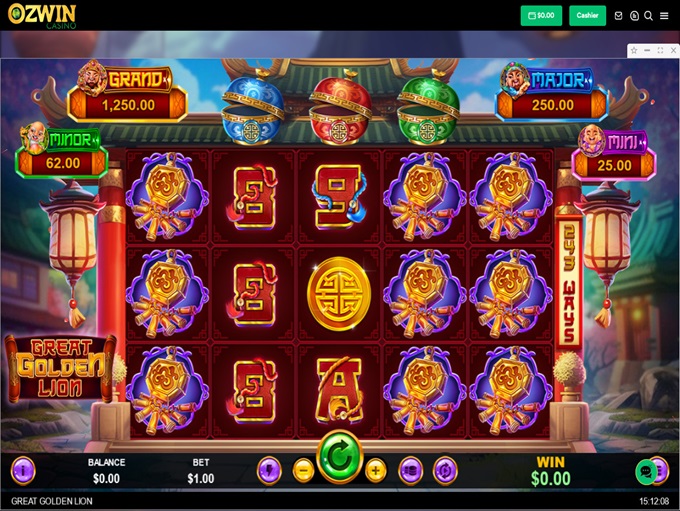Activate the lightning bolt turbo button
The height and width of the screenshot is (511, 680).
[269, 469]
